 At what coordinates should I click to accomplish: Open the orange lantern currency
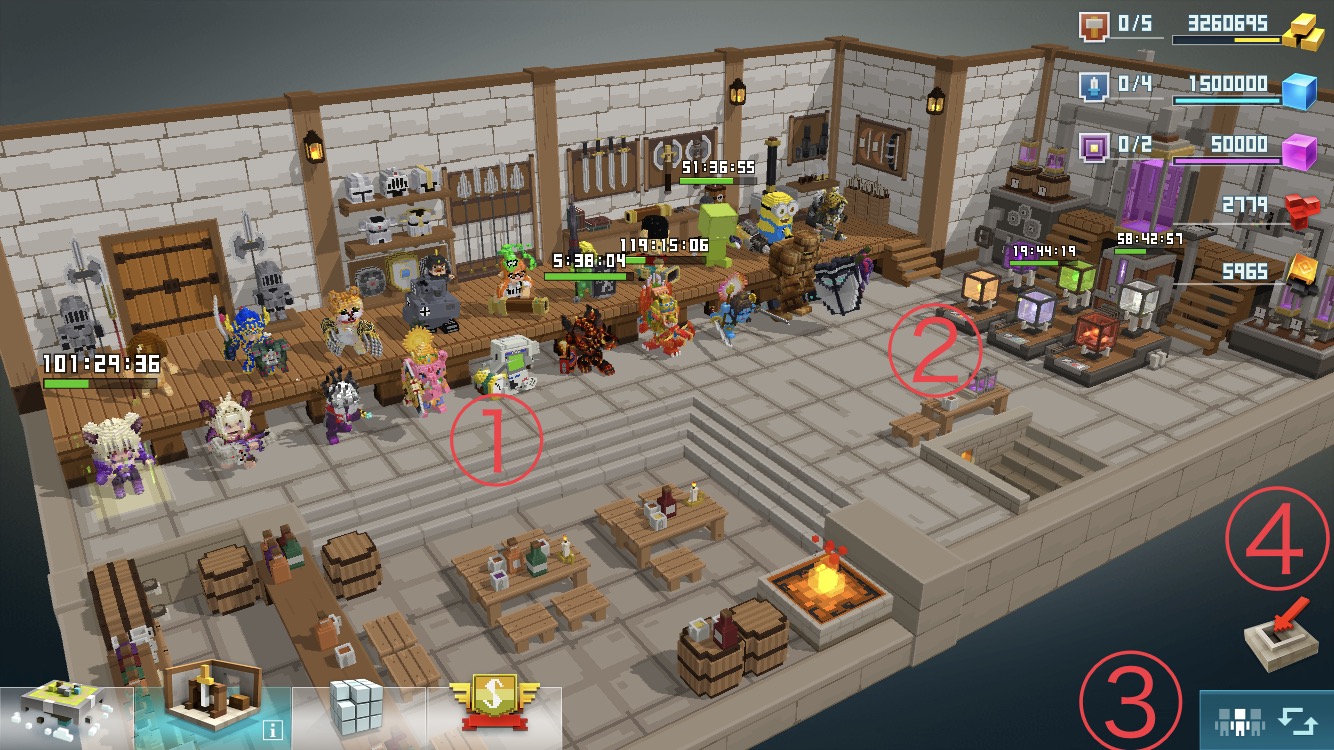1302,271
